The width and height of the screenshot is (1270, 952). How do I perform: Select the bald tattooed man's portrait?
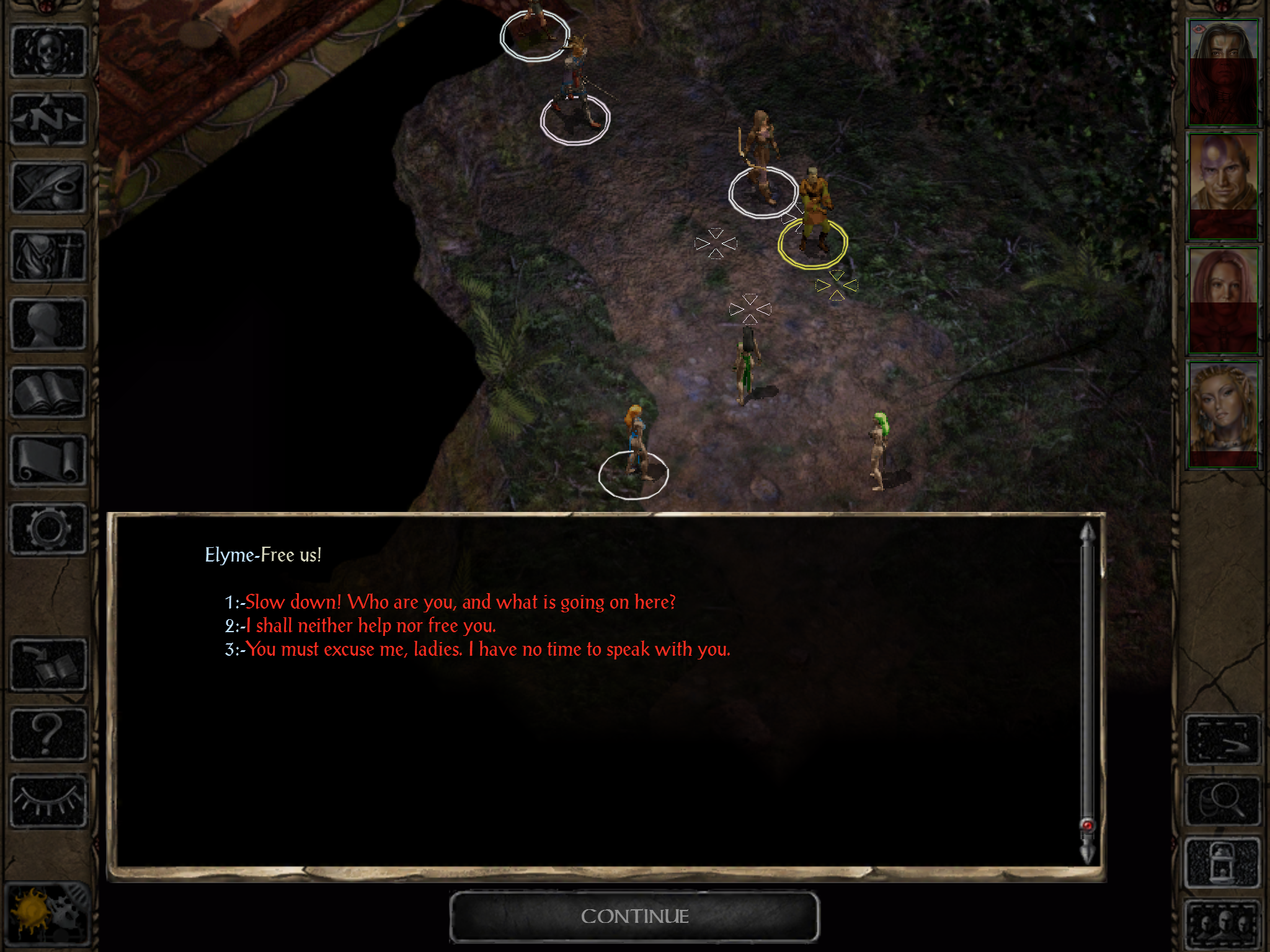(x=1222, y=186)
